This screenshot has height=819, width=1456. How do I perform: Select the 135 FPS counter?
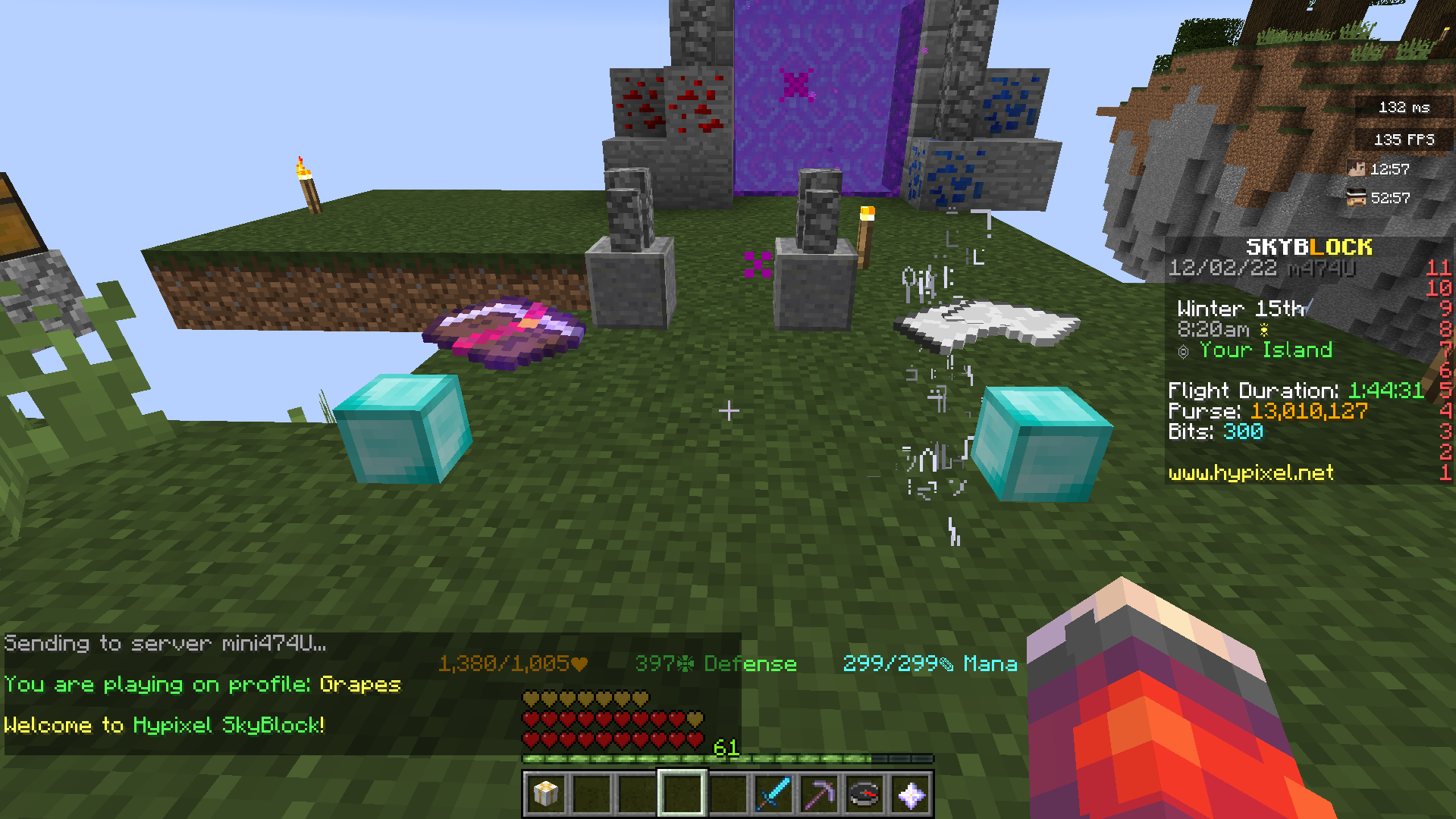tap(1405, 139)
